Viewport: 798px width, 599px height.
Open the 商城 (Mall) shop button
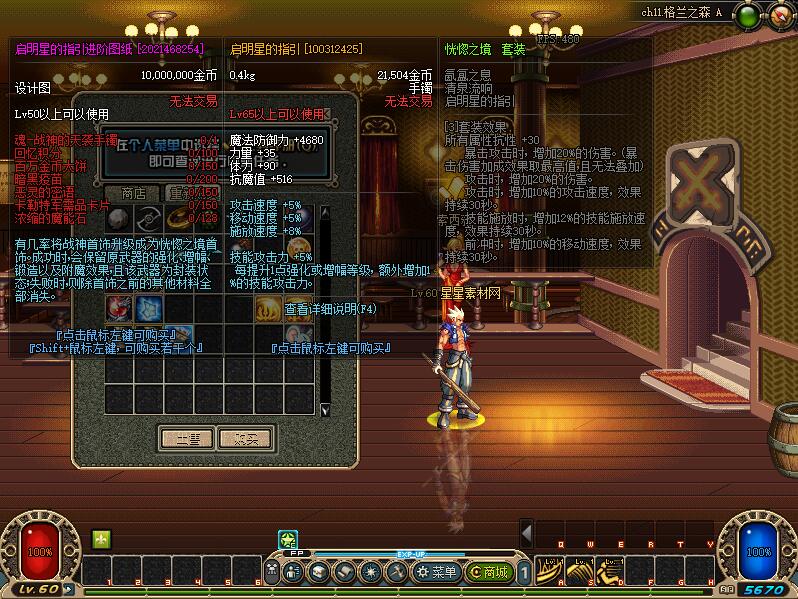pyautogui.click(x=490, y=572)
